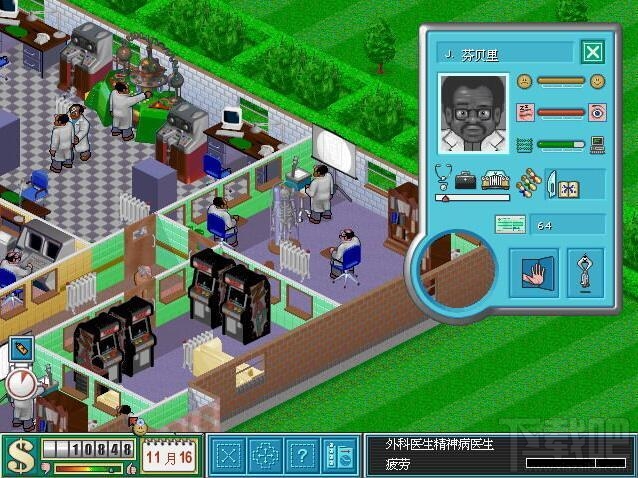Choose the edit room question mark tool
Viewport: 638px width, 478px height.
coord(302,456)
